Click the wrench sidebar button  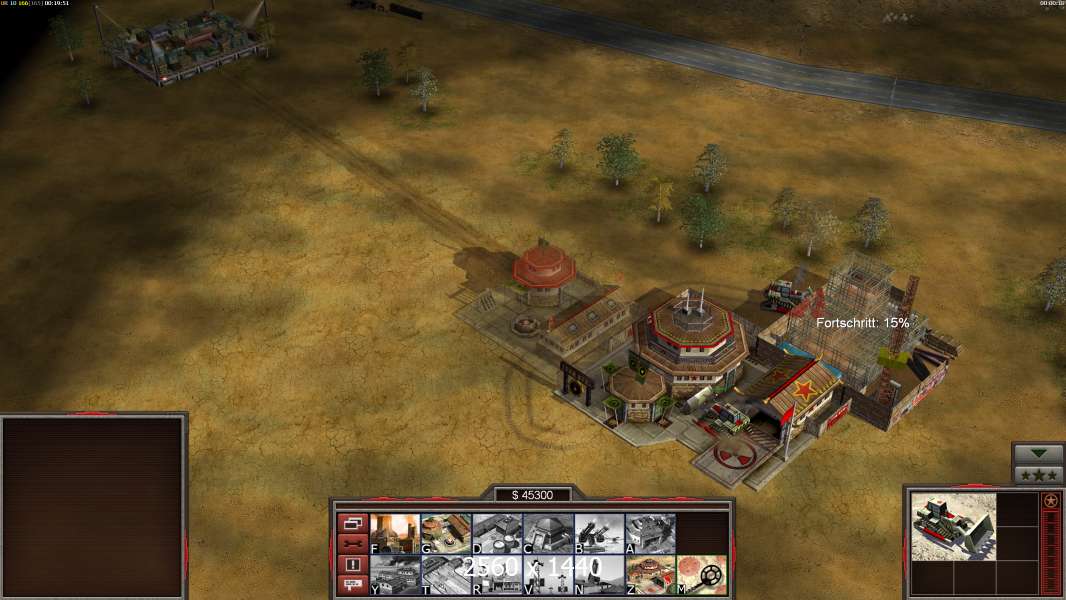(x=352, y=544)
